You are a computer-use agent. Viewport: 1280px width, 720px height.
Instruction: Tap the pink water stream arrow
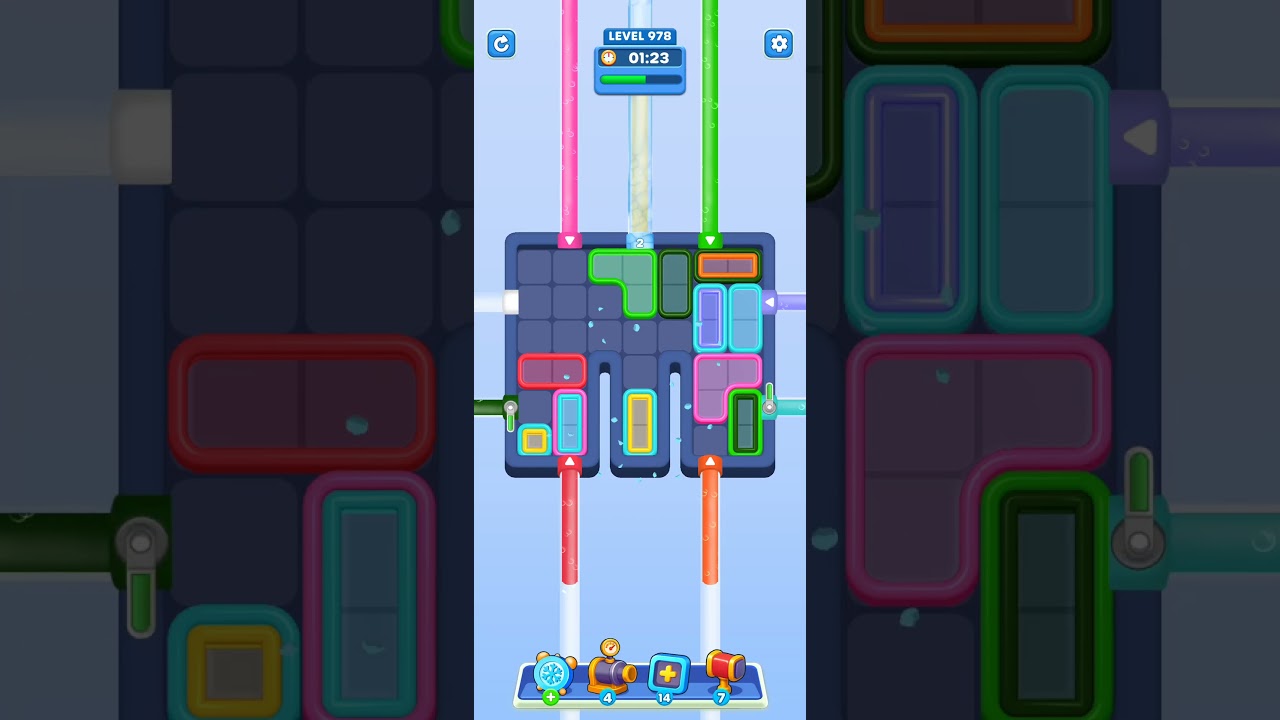570,240
